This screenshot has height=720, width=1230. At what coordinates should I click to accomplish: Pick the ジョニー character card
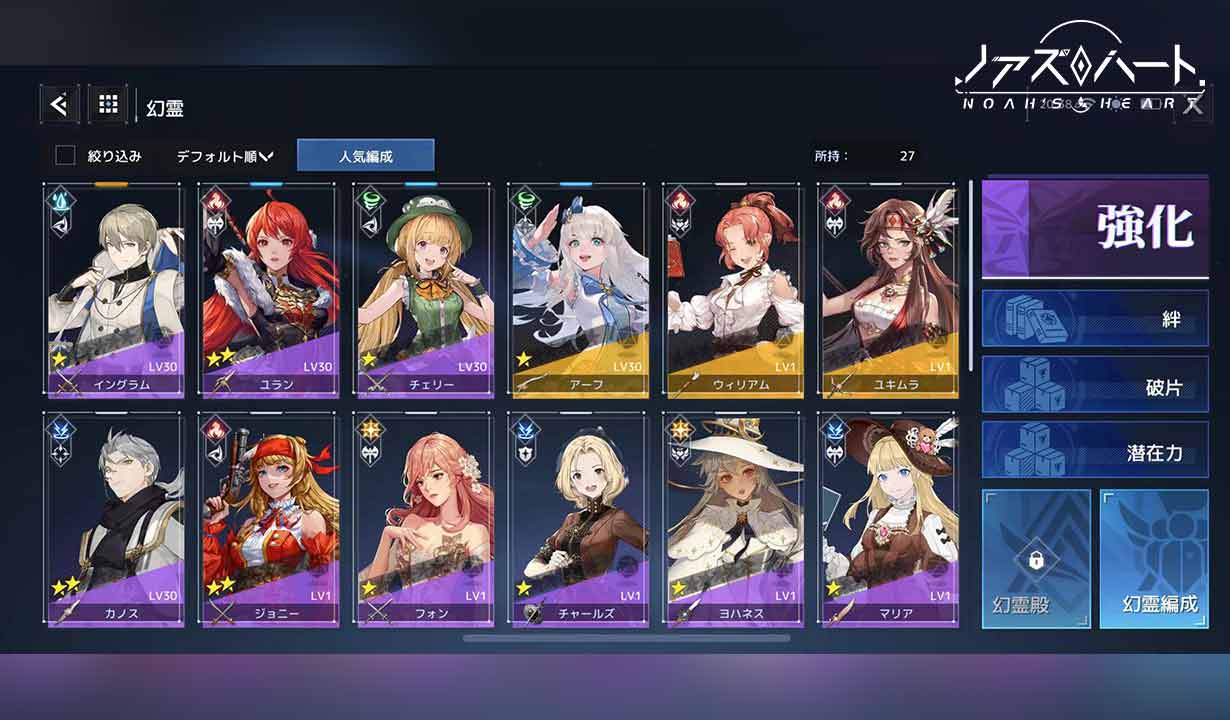(x=269, y=520)
